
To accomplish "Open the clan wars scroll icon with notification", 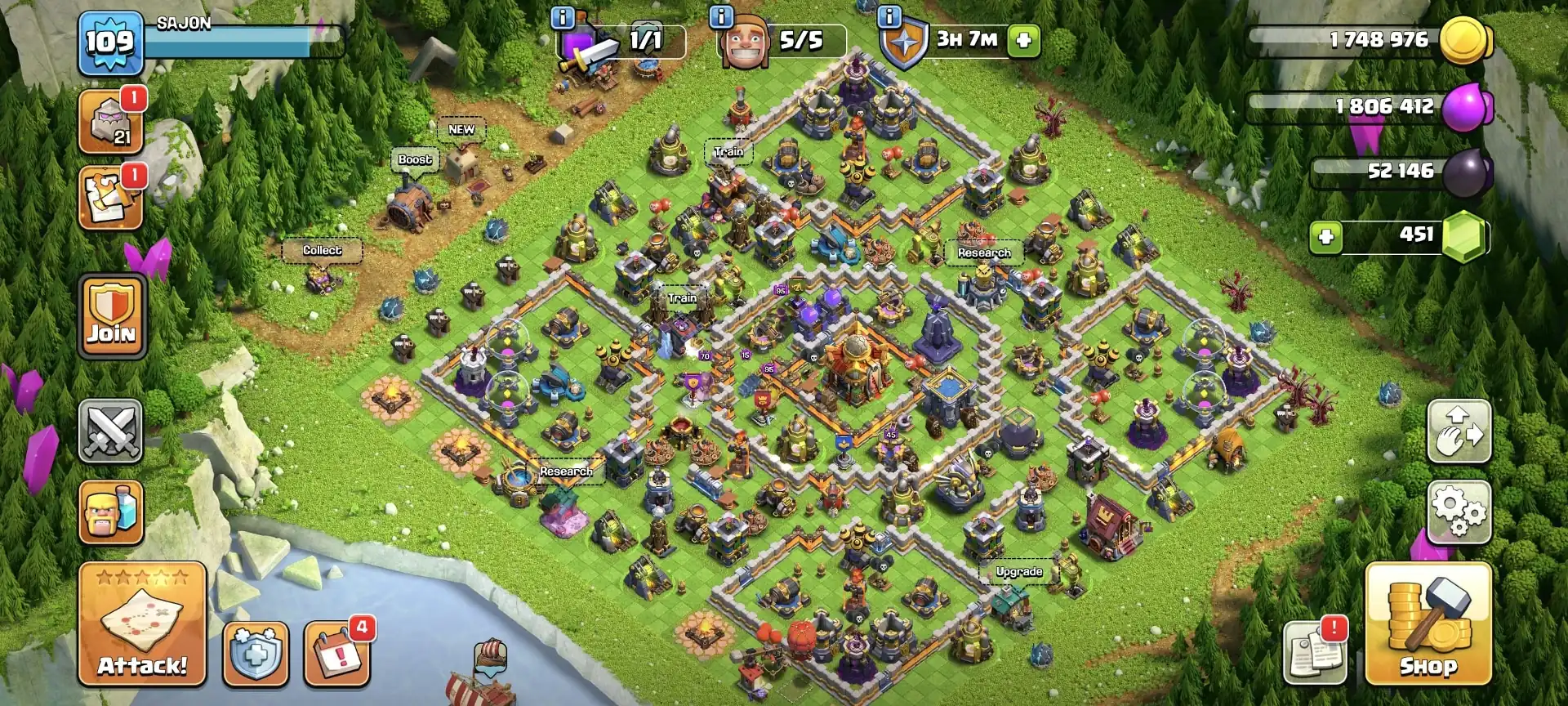I will point(111,196).
